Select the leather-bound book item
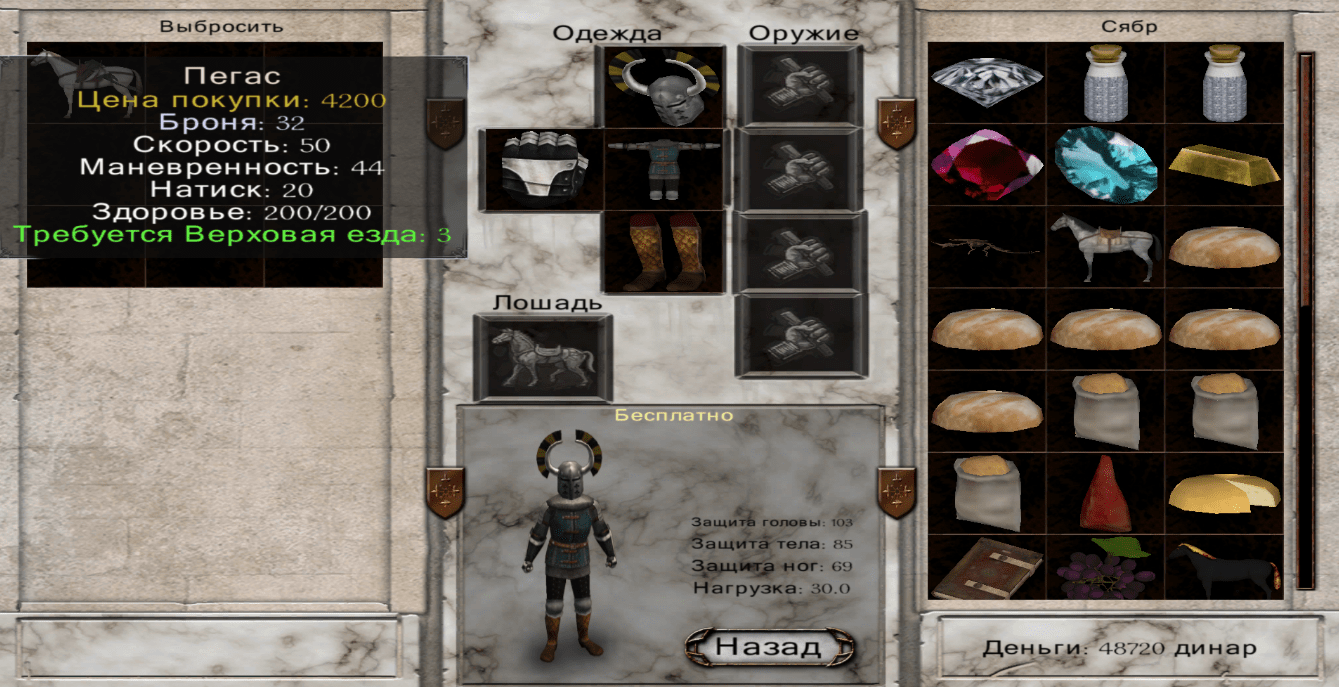Viewport: 1339px width, 687px height. click(987, 568)
